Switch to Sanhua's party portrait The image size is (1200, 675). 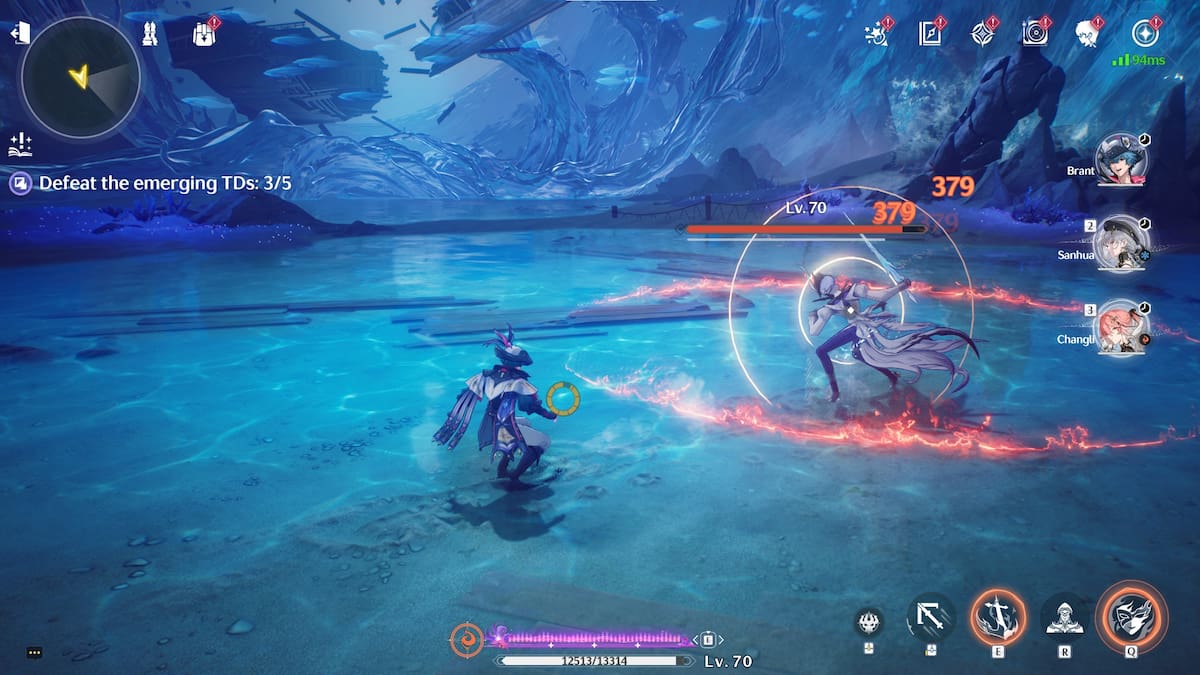click(1119, 241)
